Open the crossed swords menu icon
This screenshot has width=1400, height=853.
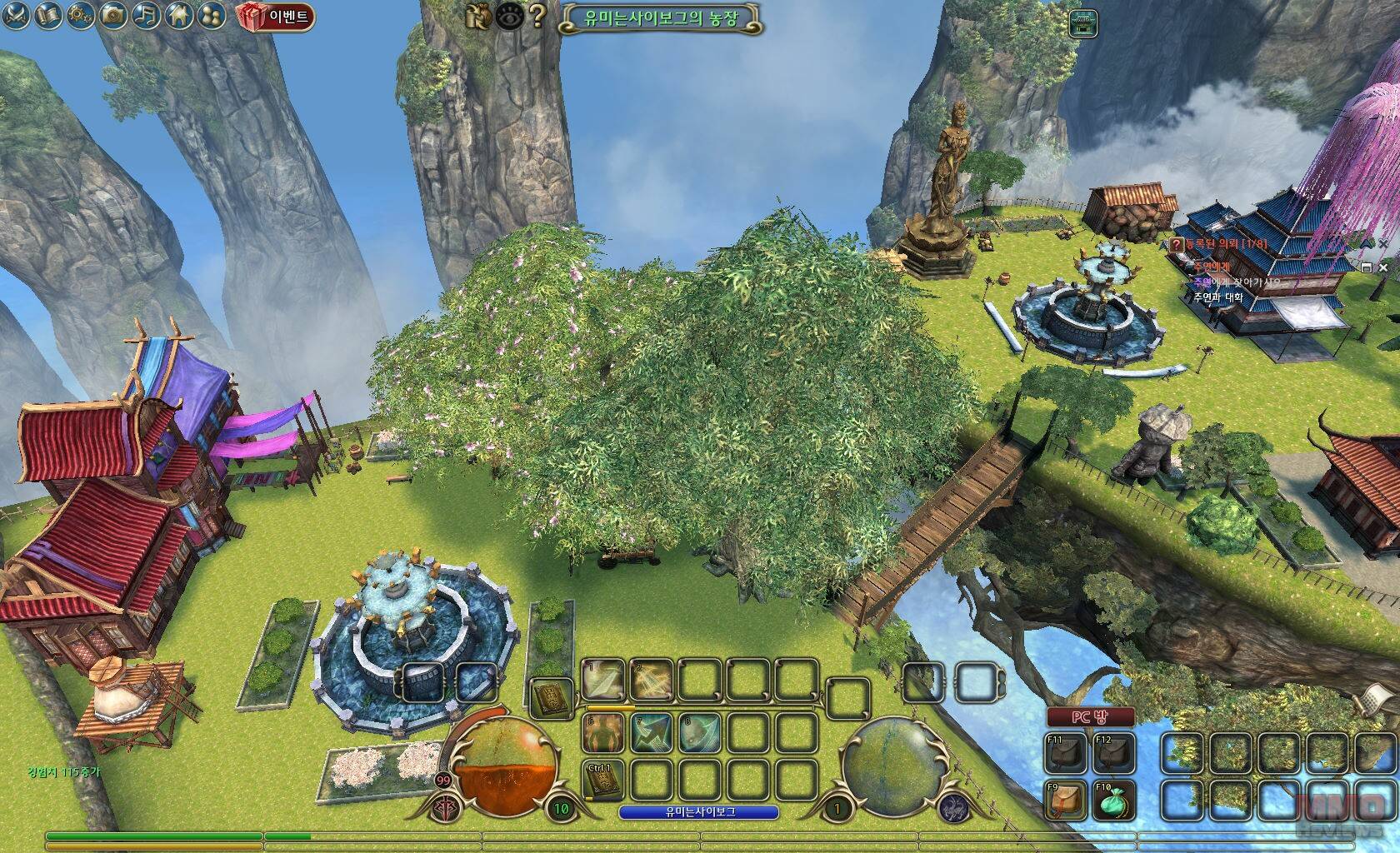pos(17,14)
